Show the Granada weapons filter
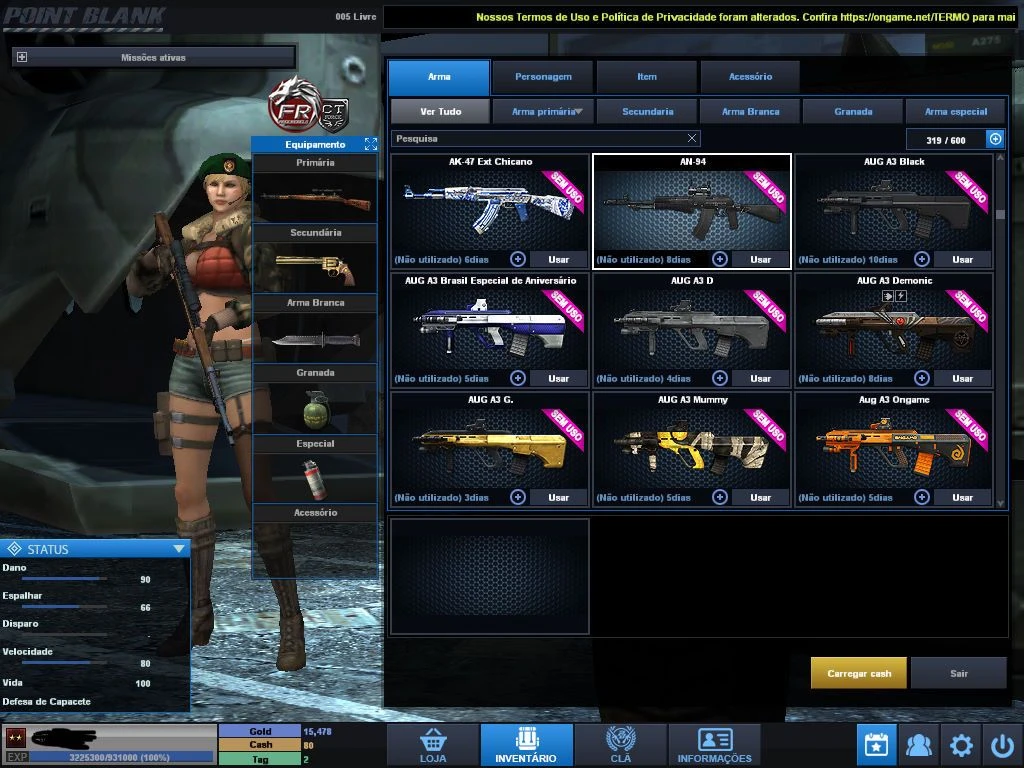 [x=853, y=112]
